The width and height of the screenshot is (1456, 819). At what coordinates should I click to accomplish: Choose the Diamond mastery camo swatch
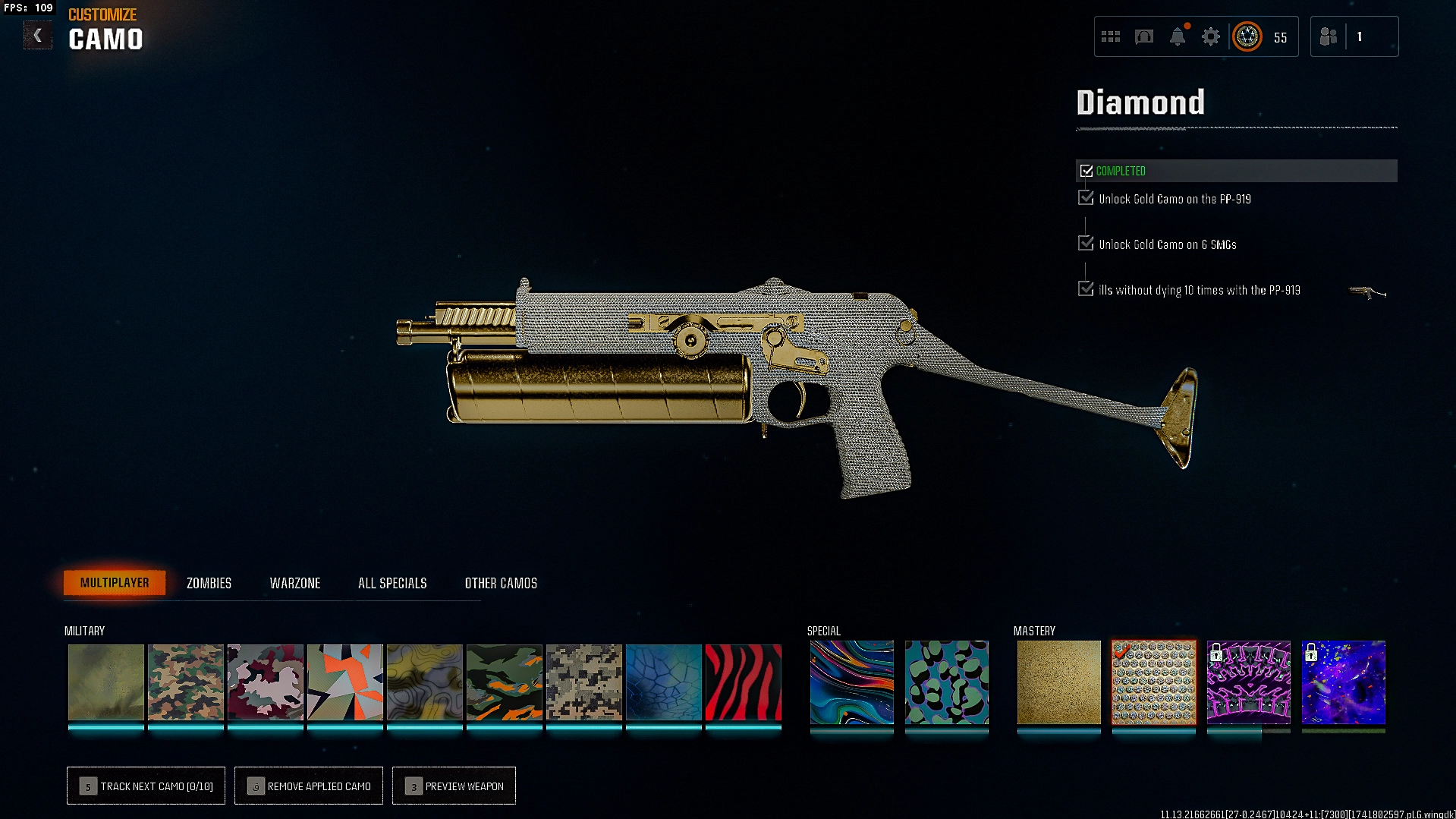(1153, 682)
